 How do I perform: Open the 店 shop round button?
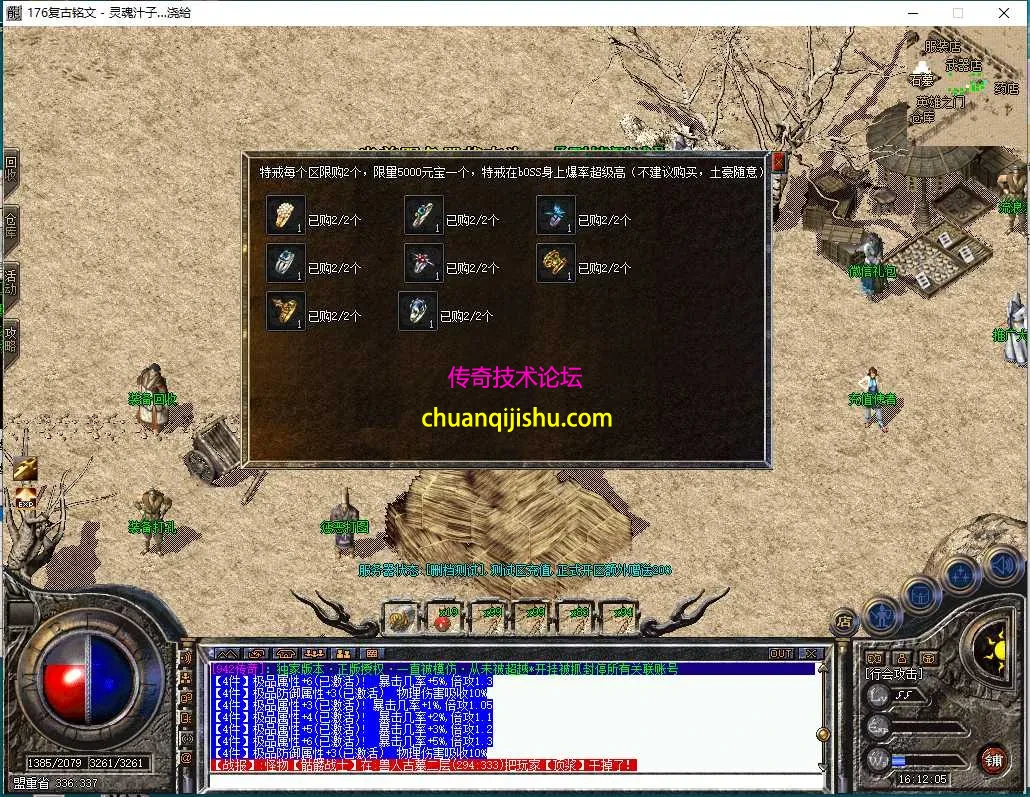(x=845, y=622)
